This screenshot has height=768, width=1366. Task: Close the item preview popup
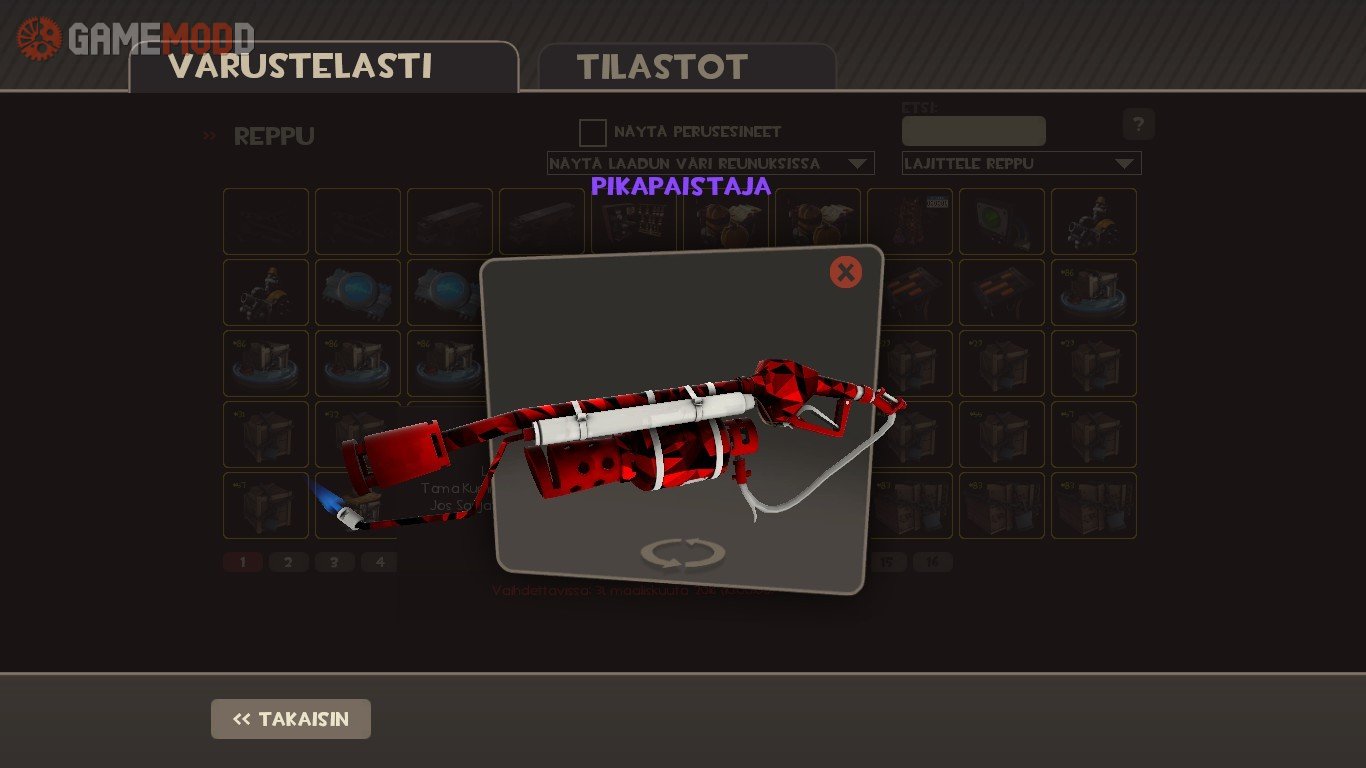coord(845,272)
